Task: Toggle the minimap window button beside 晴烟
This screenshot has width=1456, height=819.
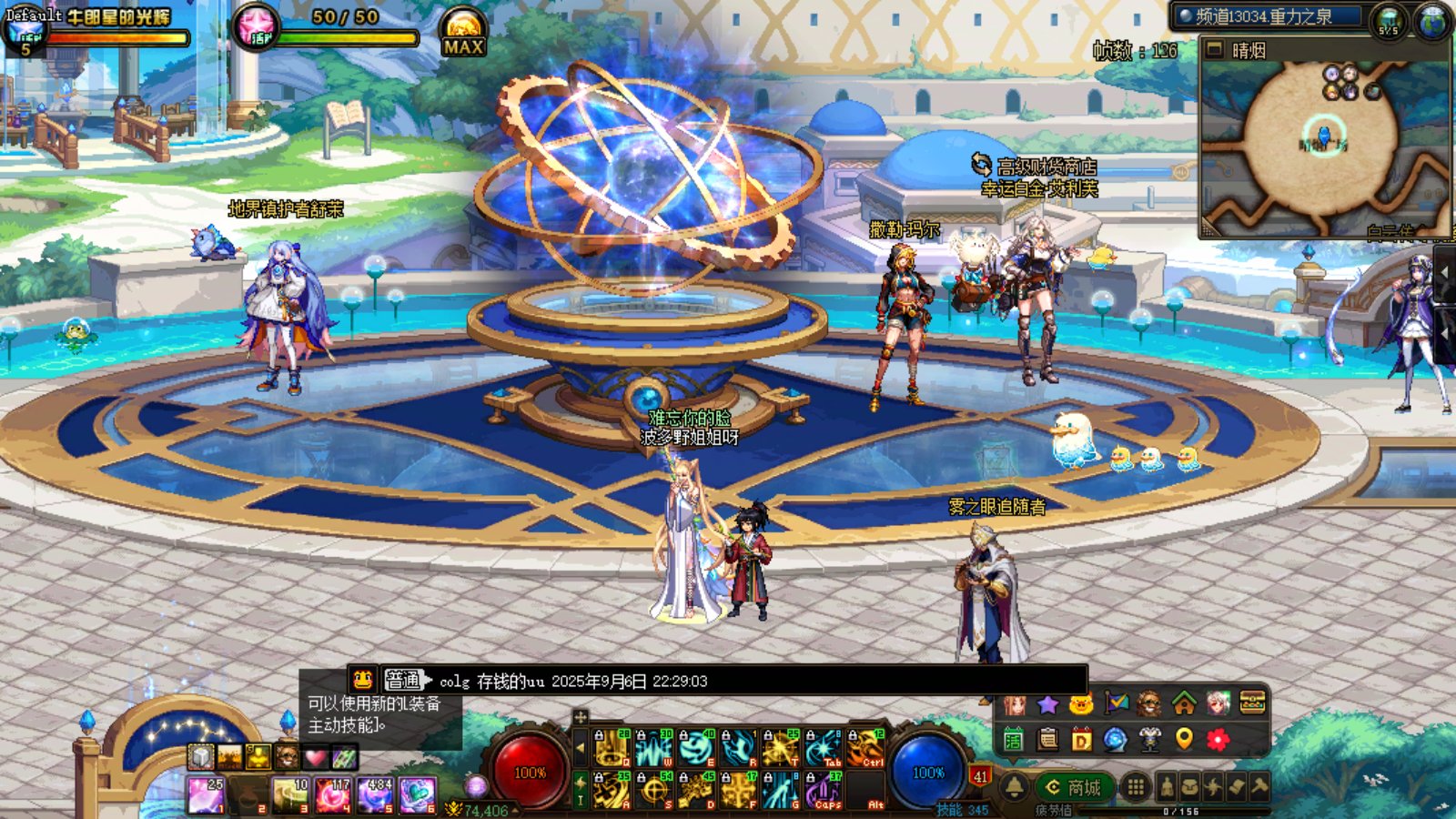Action: (1214, 50)
